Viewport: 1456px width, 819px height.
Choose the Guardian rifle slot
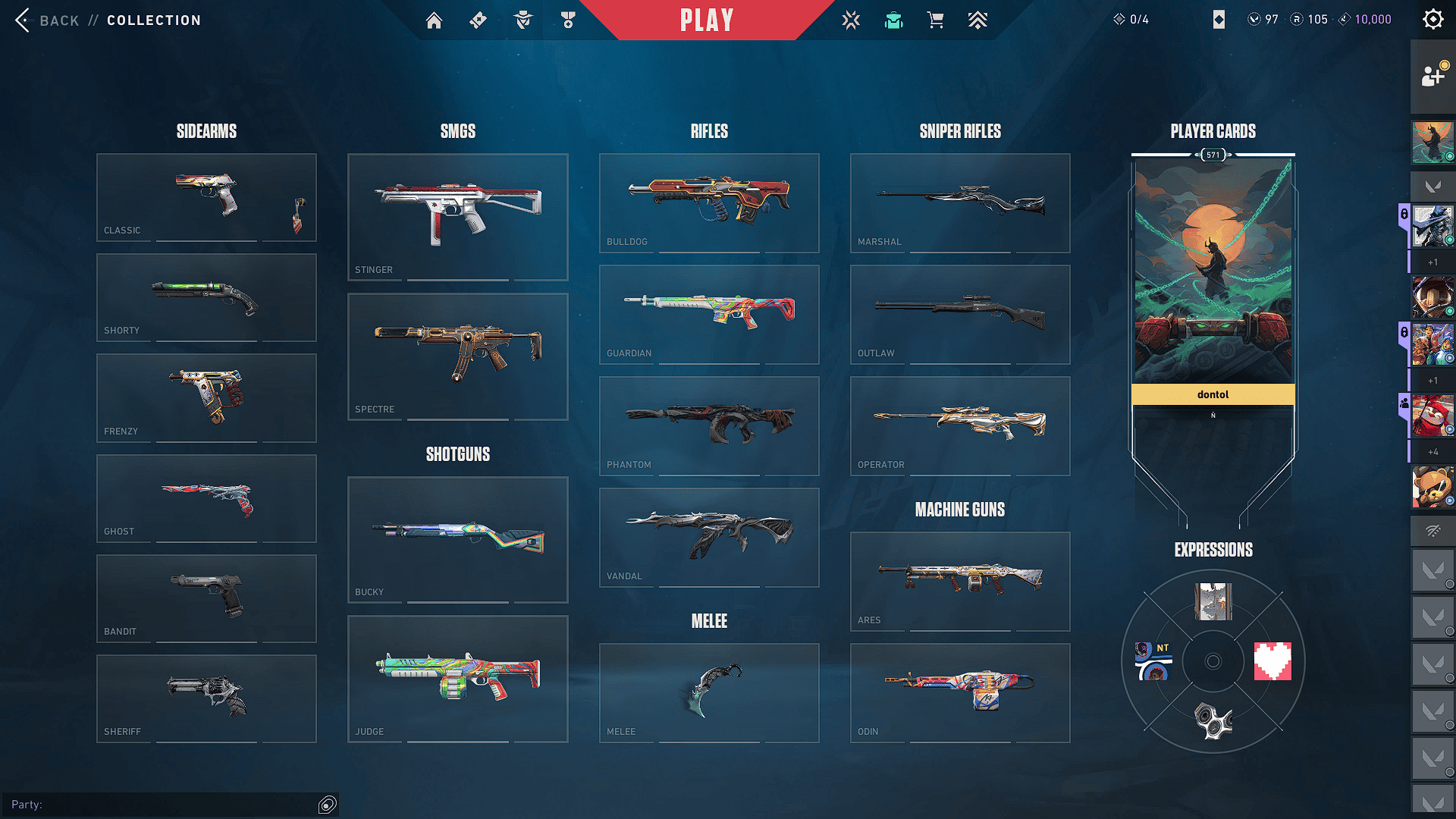[709, 314]
